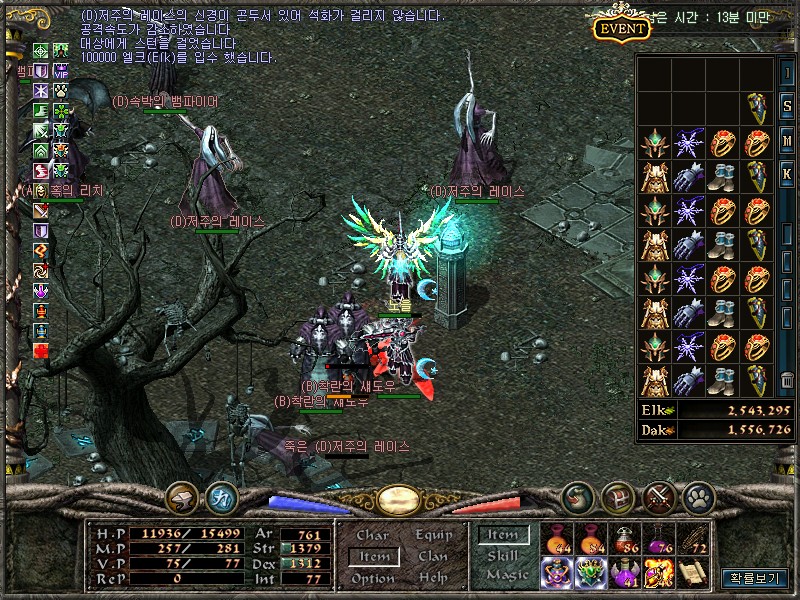Use the red potion with 86 count
The image size is (800, 600).
(625, 539)
